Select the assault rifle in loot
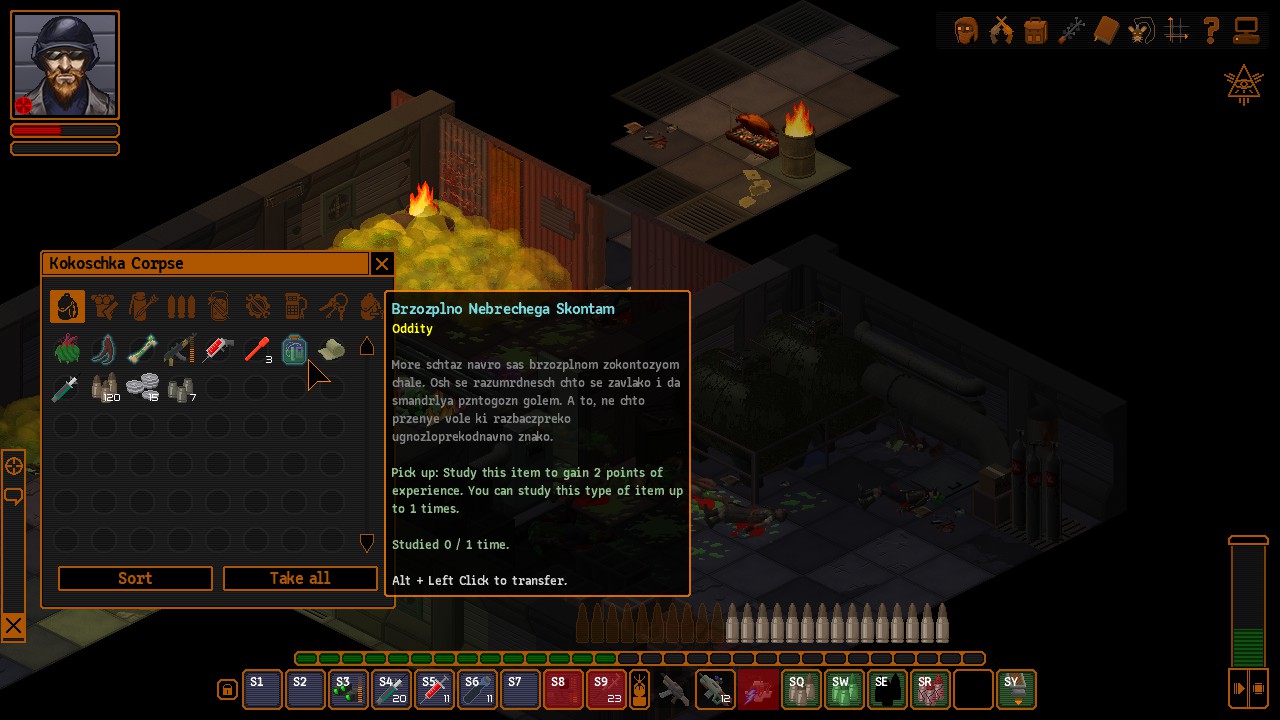The height and width of the screenshot is (720, 1280). (180, 349)
